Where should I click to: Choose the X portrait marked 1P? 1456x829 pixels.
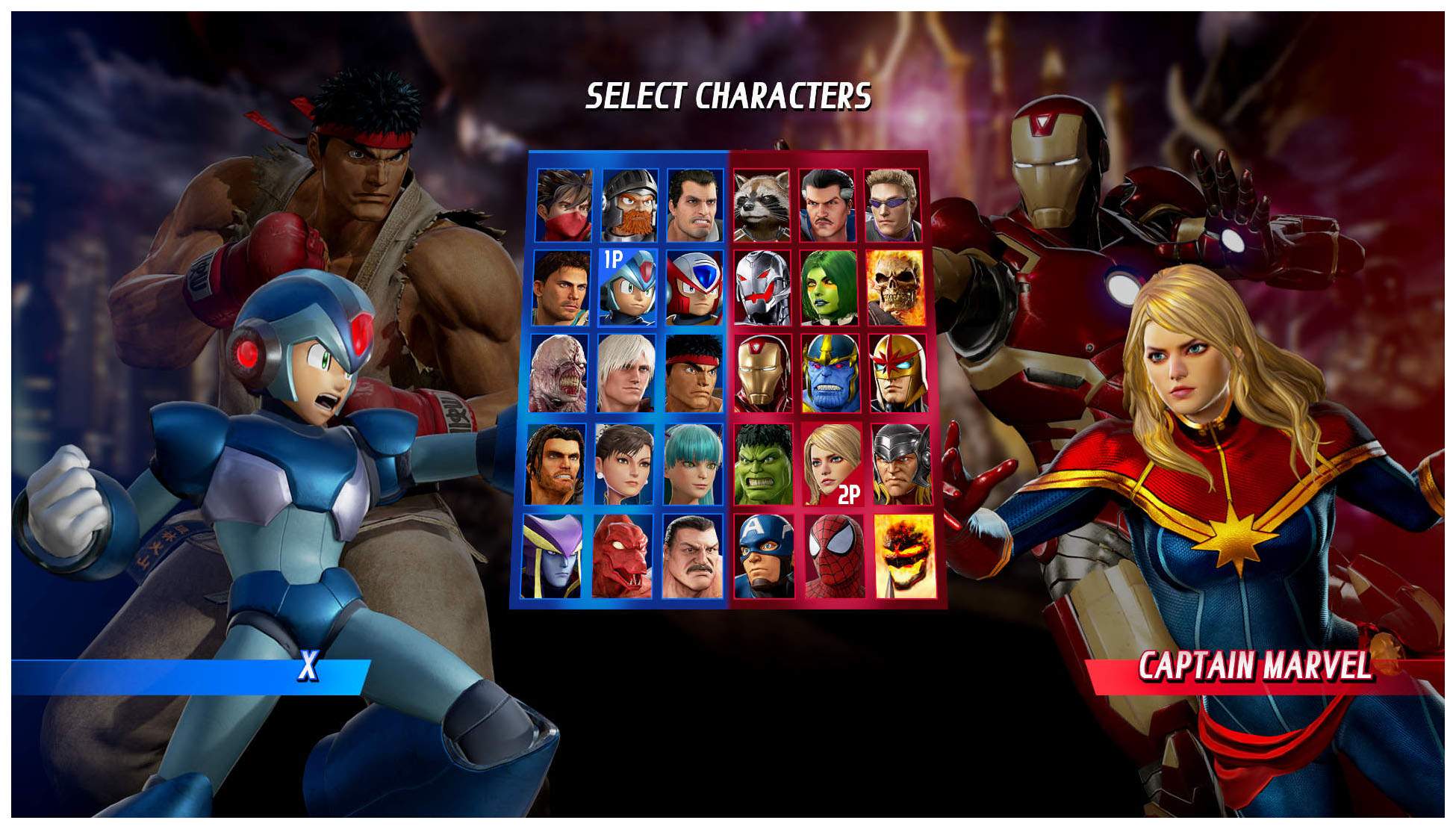click(x=628, y=288)
